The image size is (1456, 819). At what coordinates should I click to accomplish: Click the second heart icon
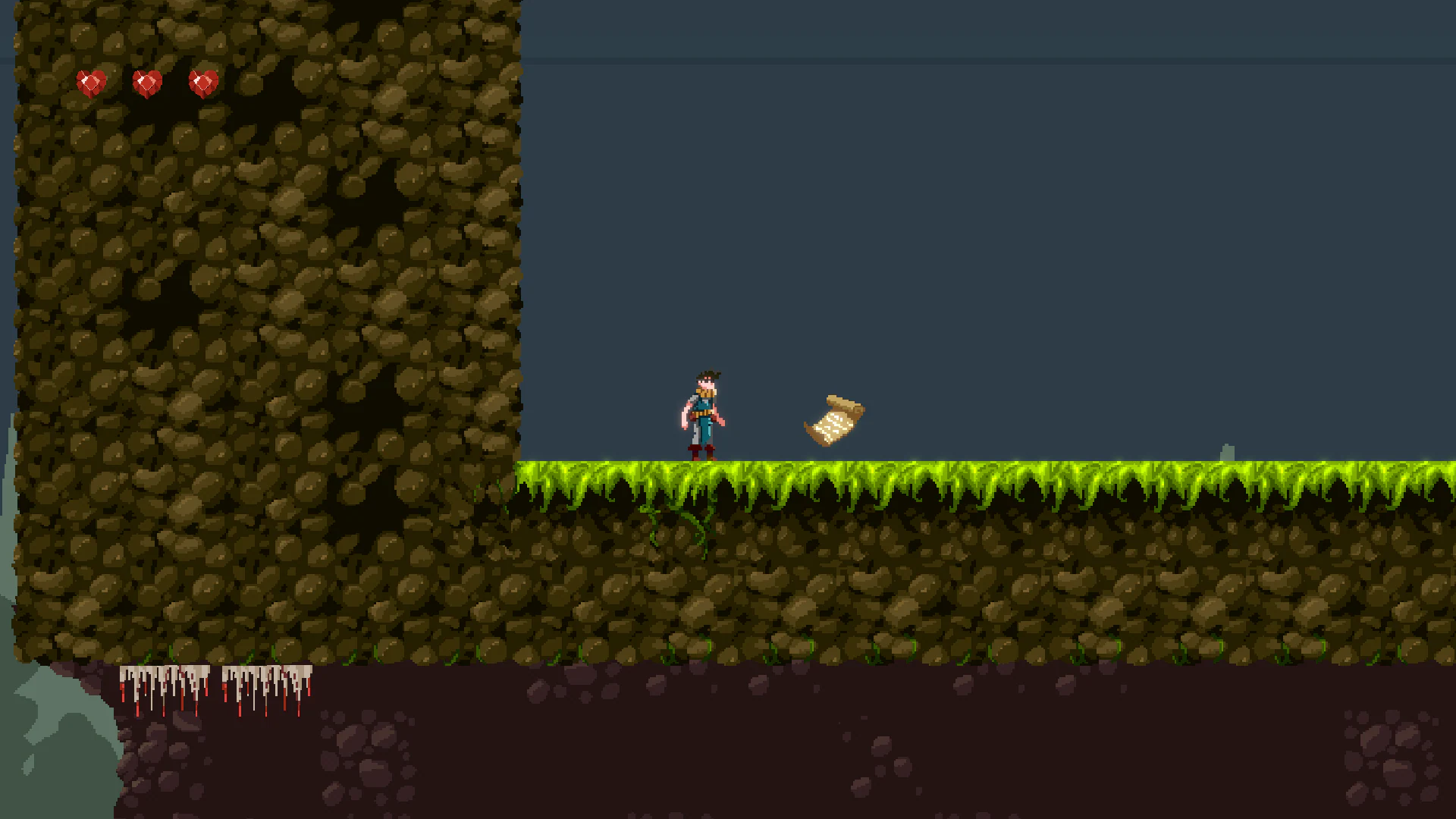(147, 82)
